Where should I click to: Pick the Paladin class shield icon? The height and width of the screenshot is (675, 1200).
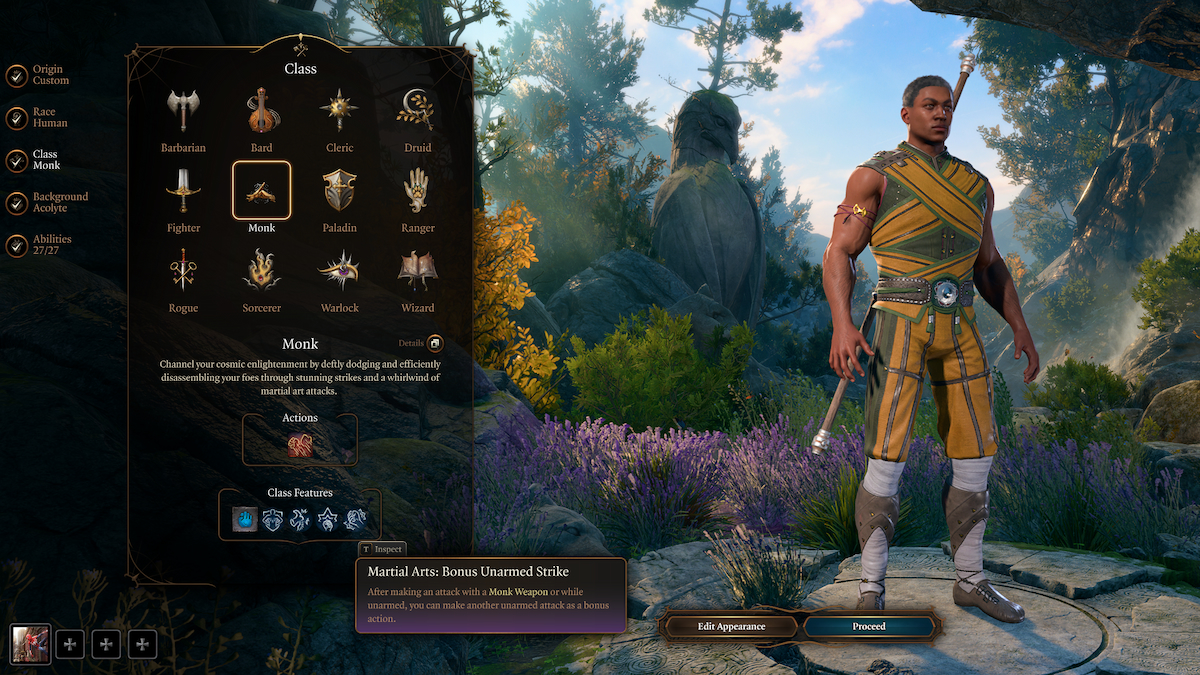(339, 190)
